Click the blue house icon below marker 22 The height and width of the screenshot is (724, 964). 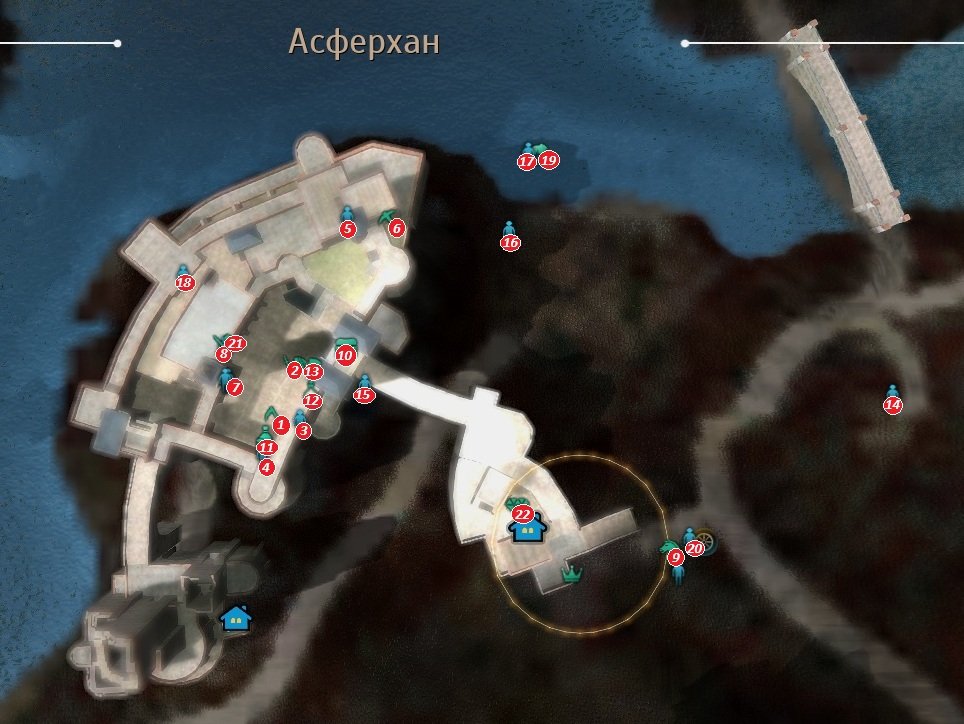coord(527,529)
